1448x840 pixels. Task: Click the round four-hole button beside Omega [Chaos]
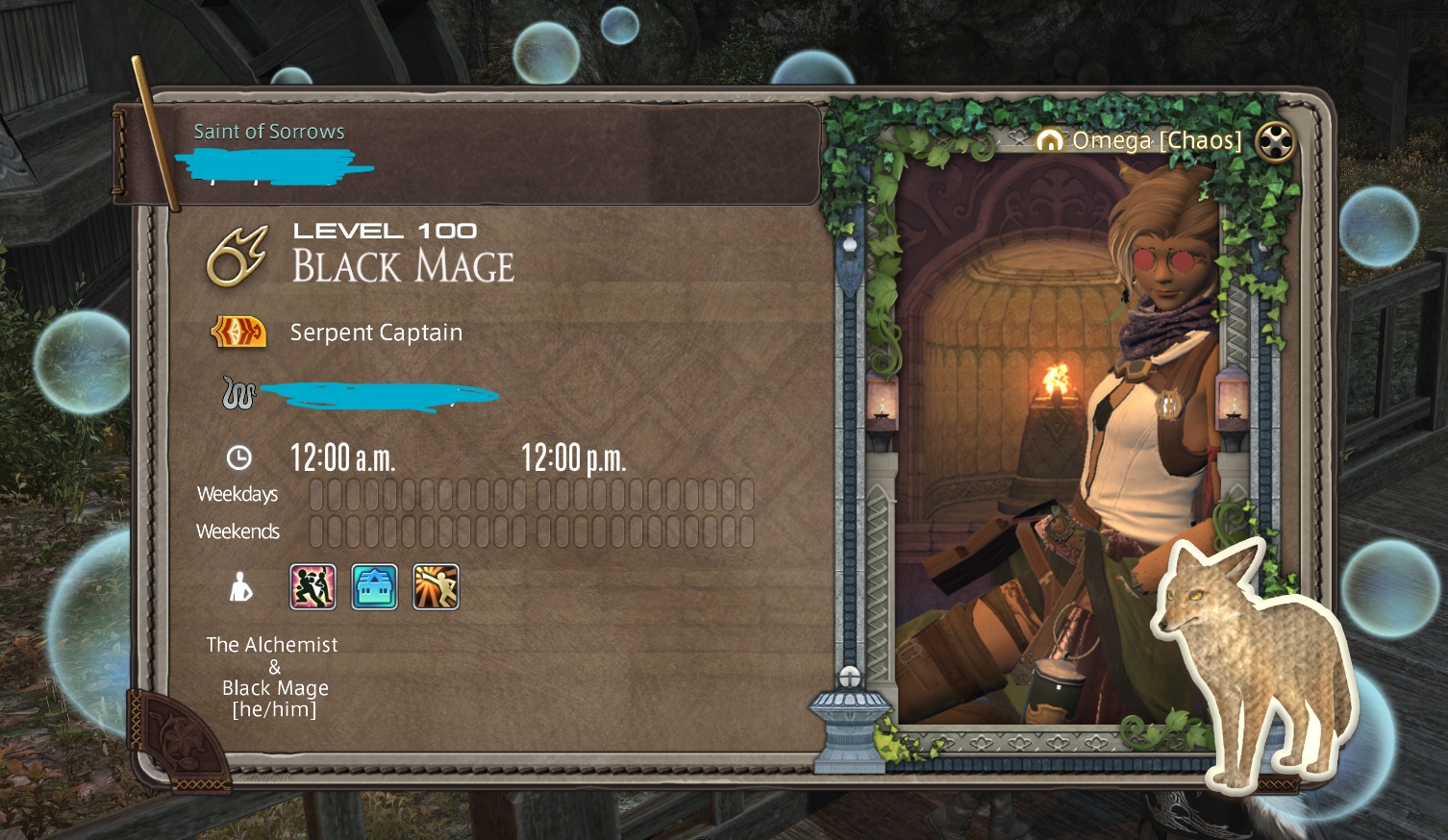pos(1275,142)
